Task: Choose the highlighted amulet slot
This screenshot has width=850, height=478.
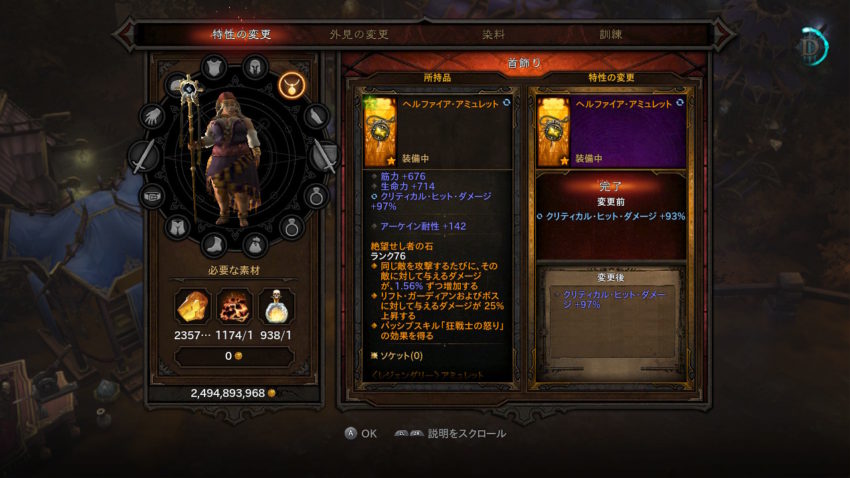Action: coord(292,84)
